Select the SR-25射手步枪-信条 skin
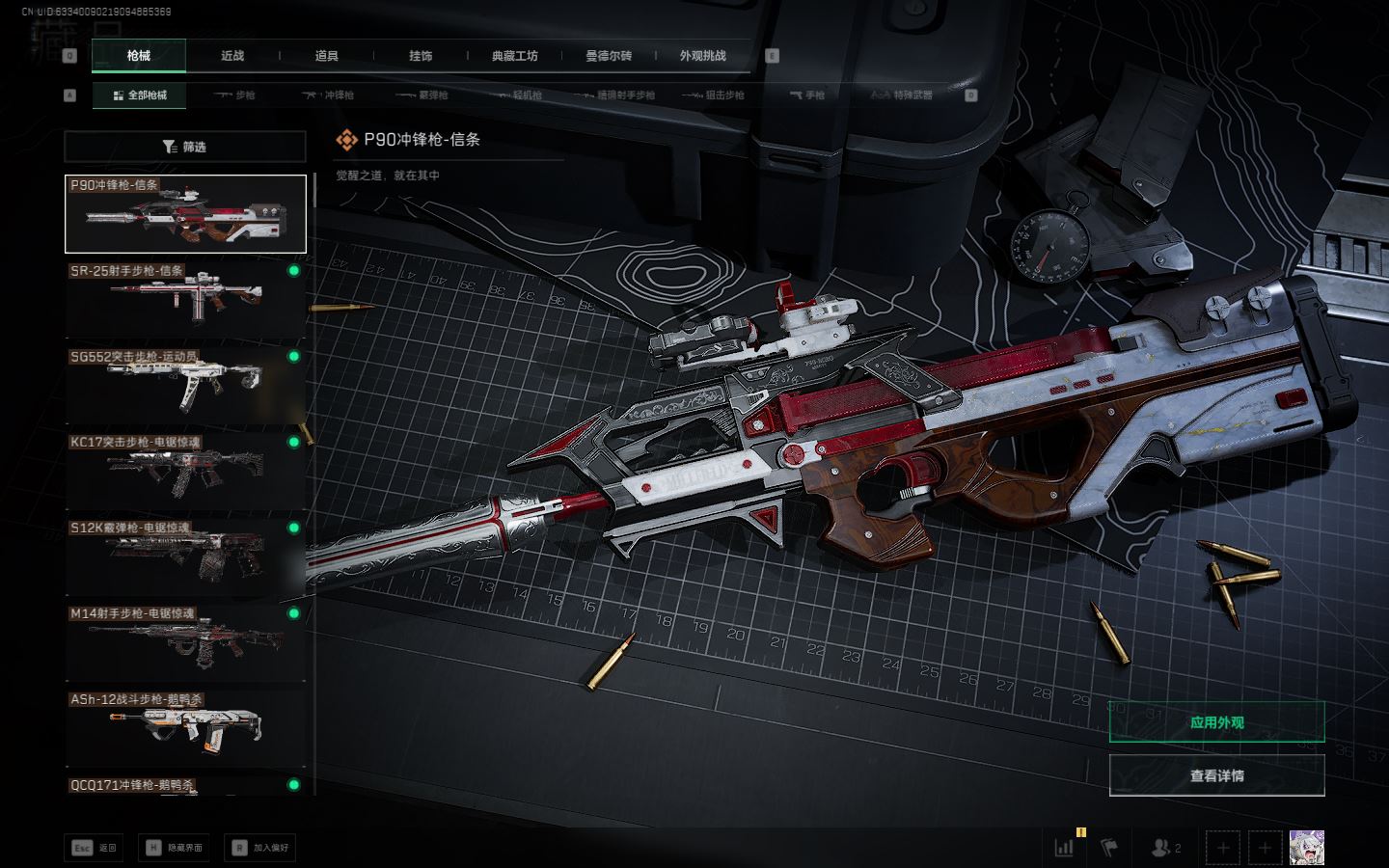The image size is (1389, 868). pos(184,298)
